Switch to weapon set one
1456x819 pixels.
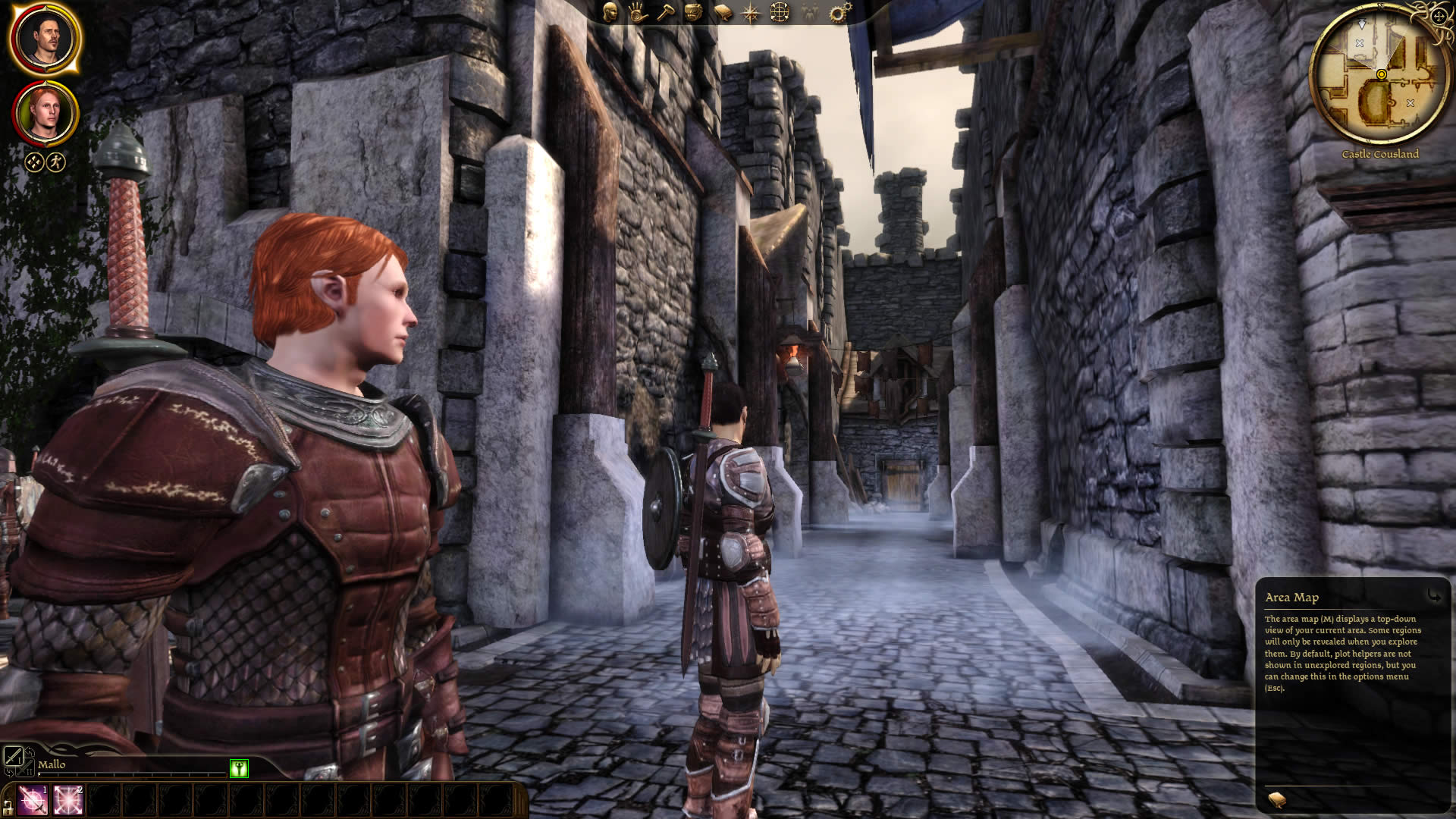click(14, 755)
